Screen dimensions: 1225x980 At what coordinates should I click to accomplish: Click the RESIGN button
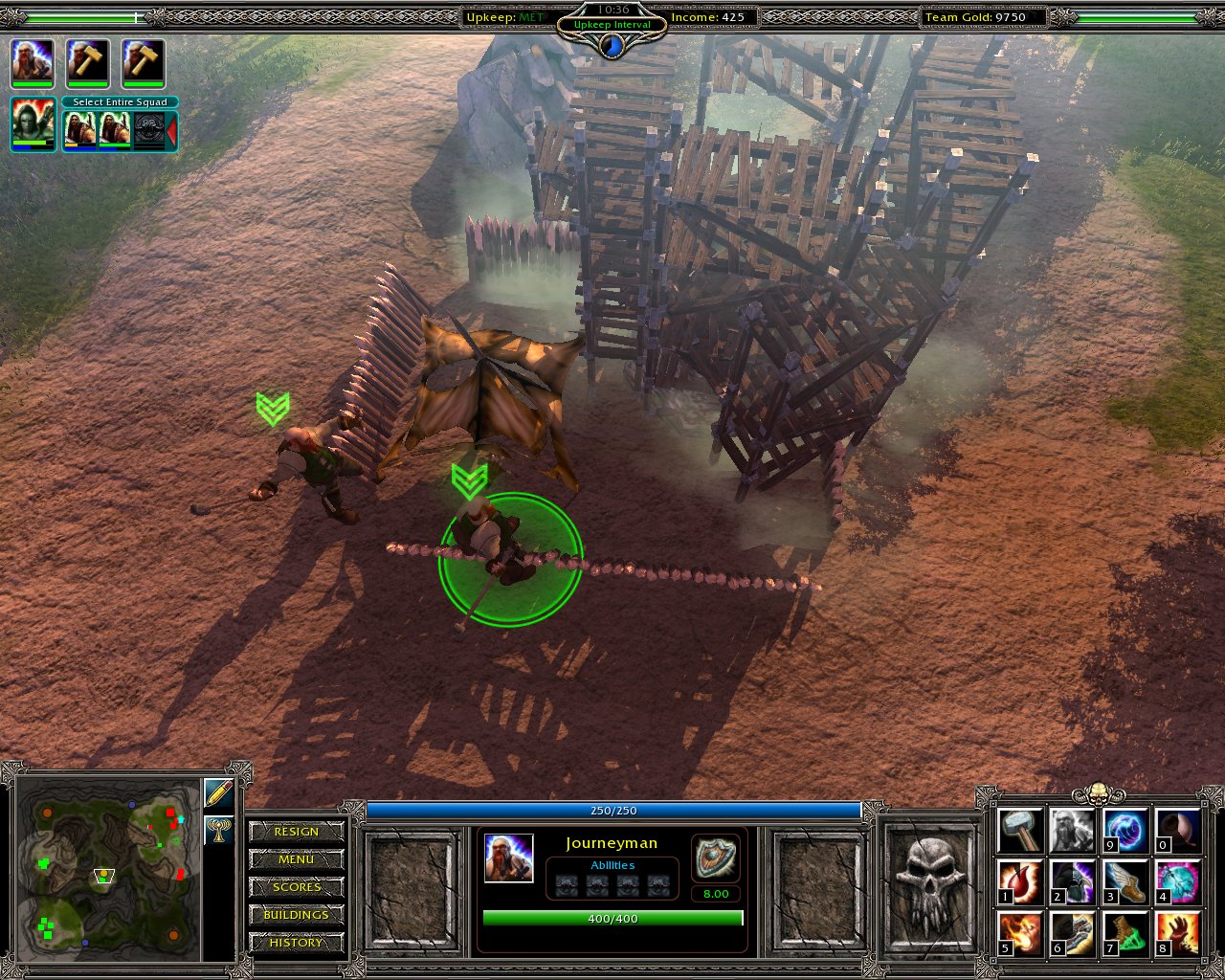(x=296, y=832)
